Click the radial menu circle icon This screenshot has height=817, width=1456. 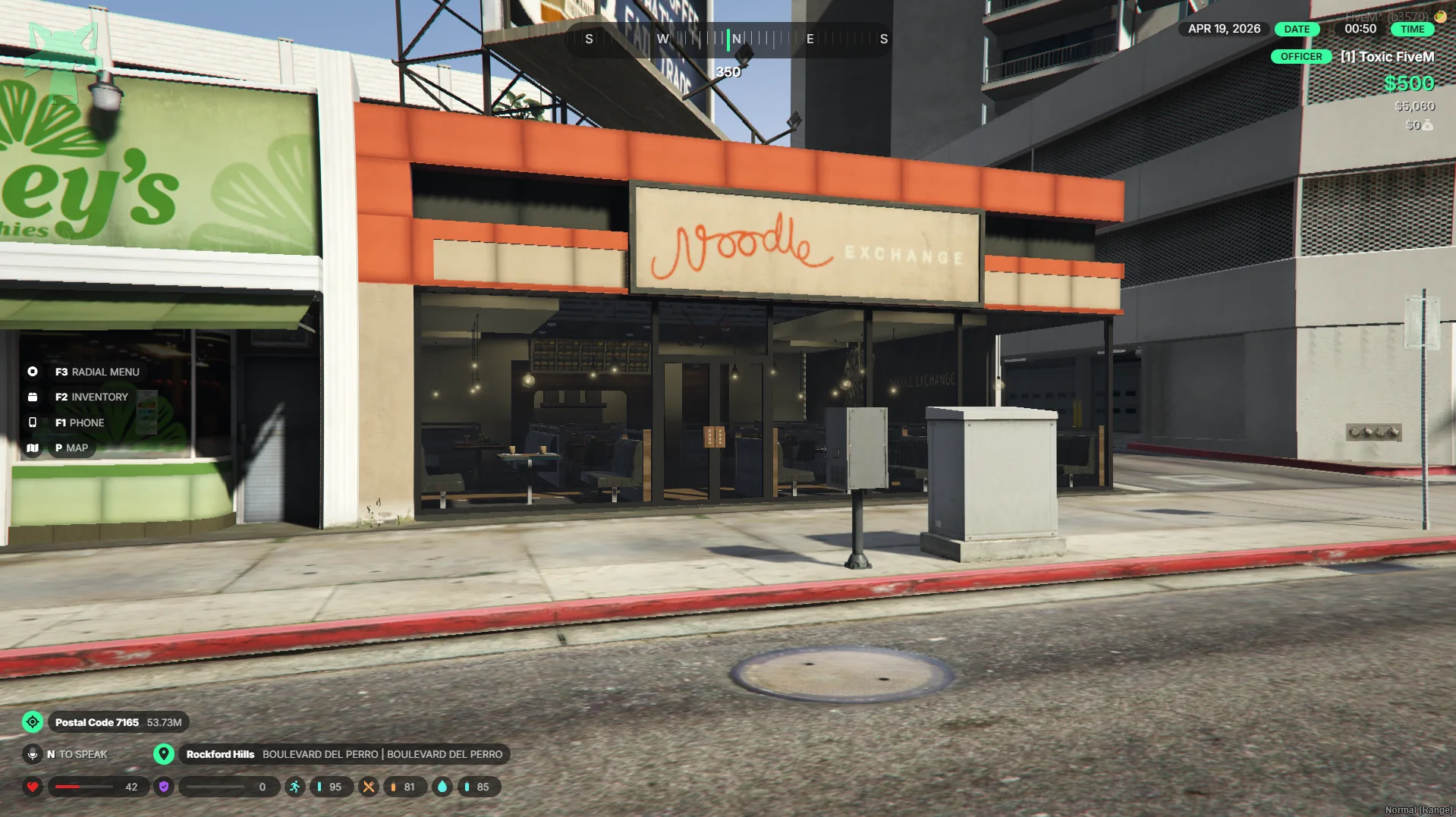(33, 372)
